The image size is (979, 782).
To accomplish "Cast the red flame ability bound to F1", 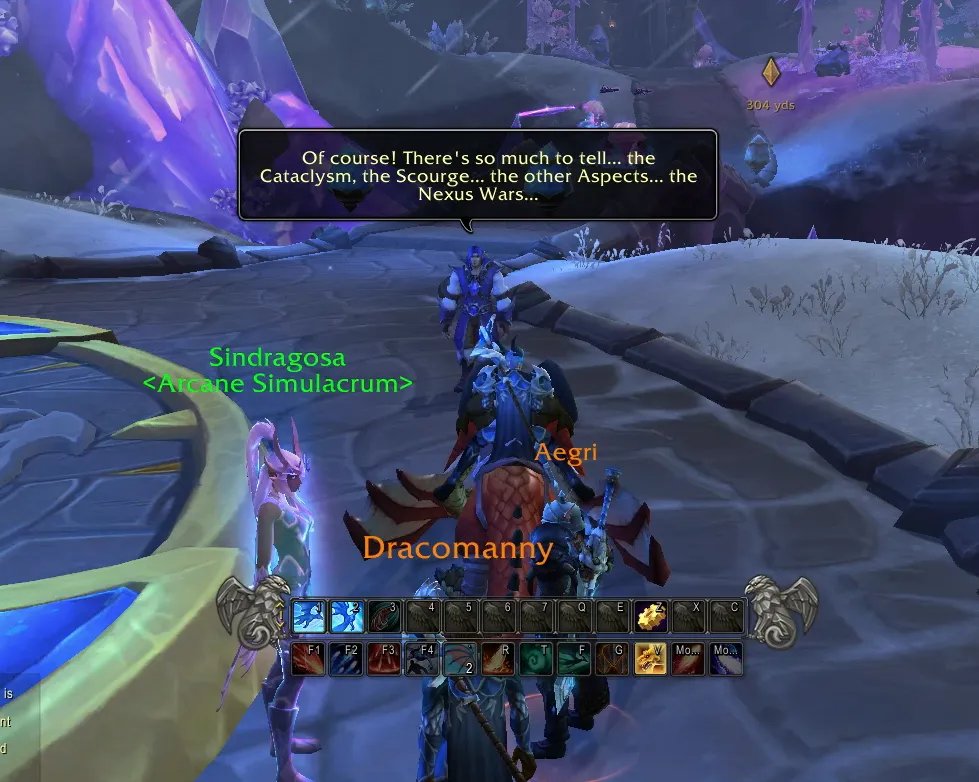I will tap(309, 659).
